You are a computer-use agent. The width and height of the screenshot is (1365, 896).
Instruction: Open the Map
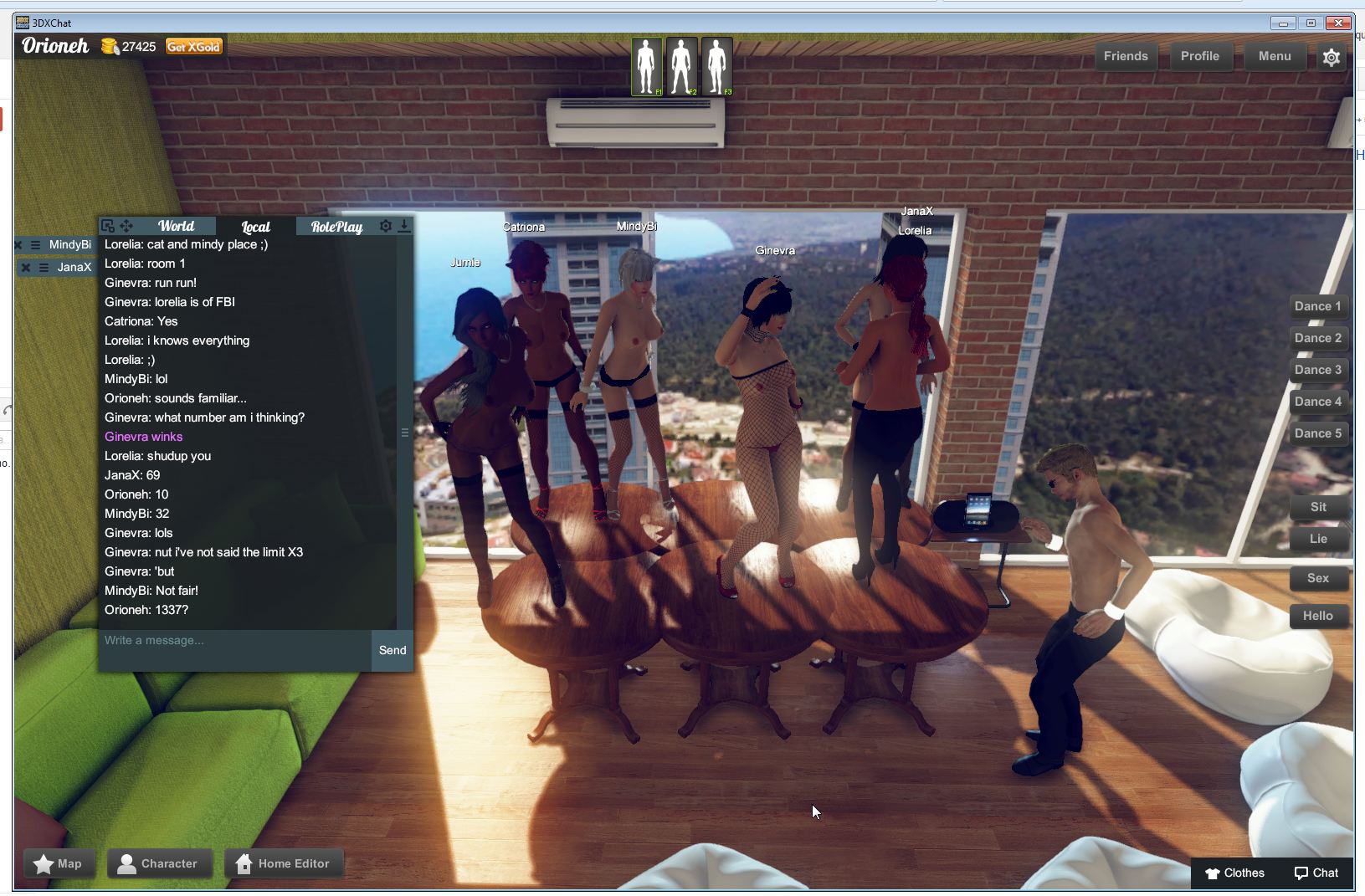[59, 863]
